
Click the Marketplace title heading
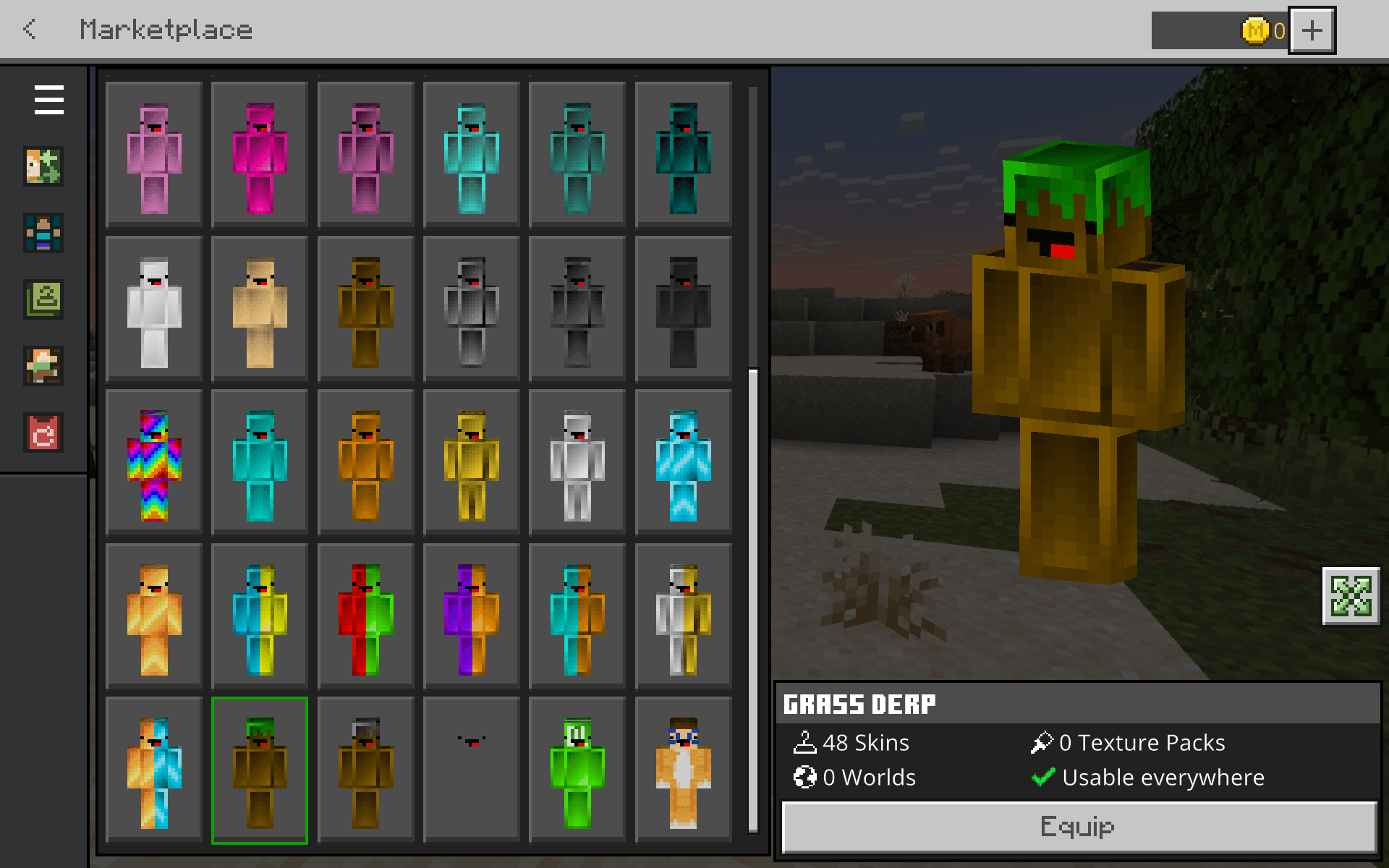[x=166, y=29]
